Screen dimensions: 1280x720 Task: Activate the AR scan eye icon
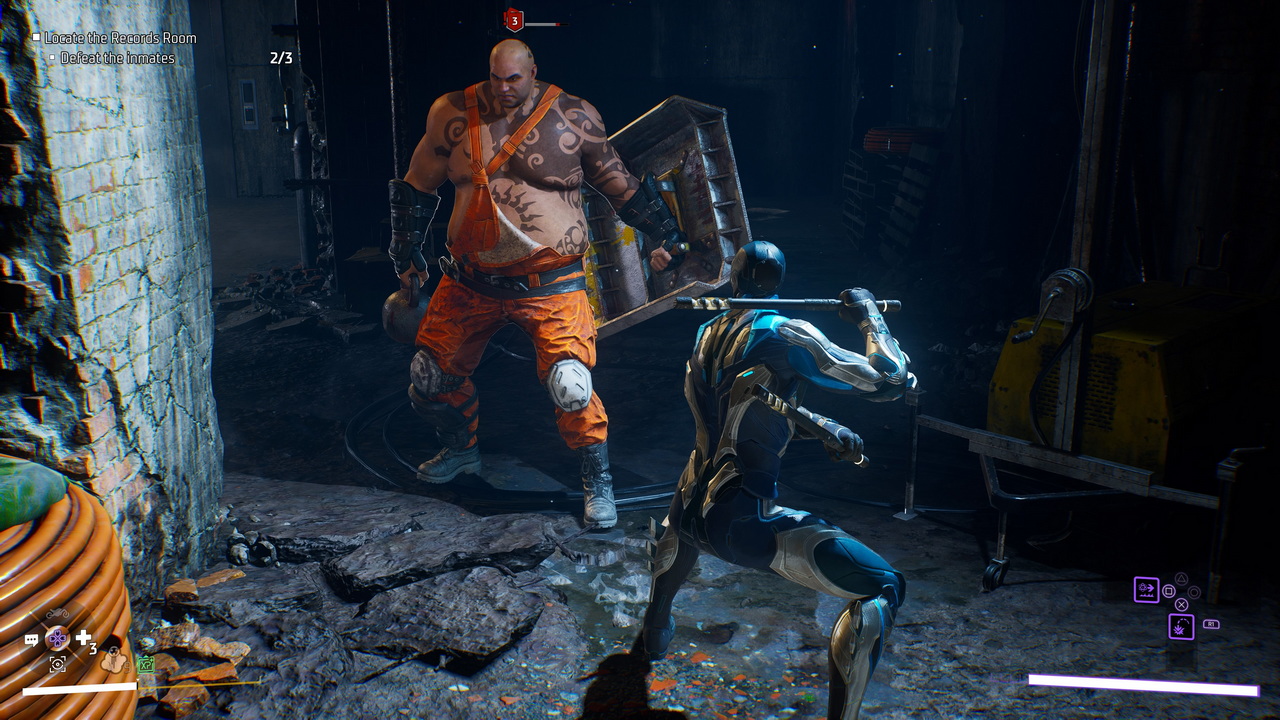[x=58, y=663]
